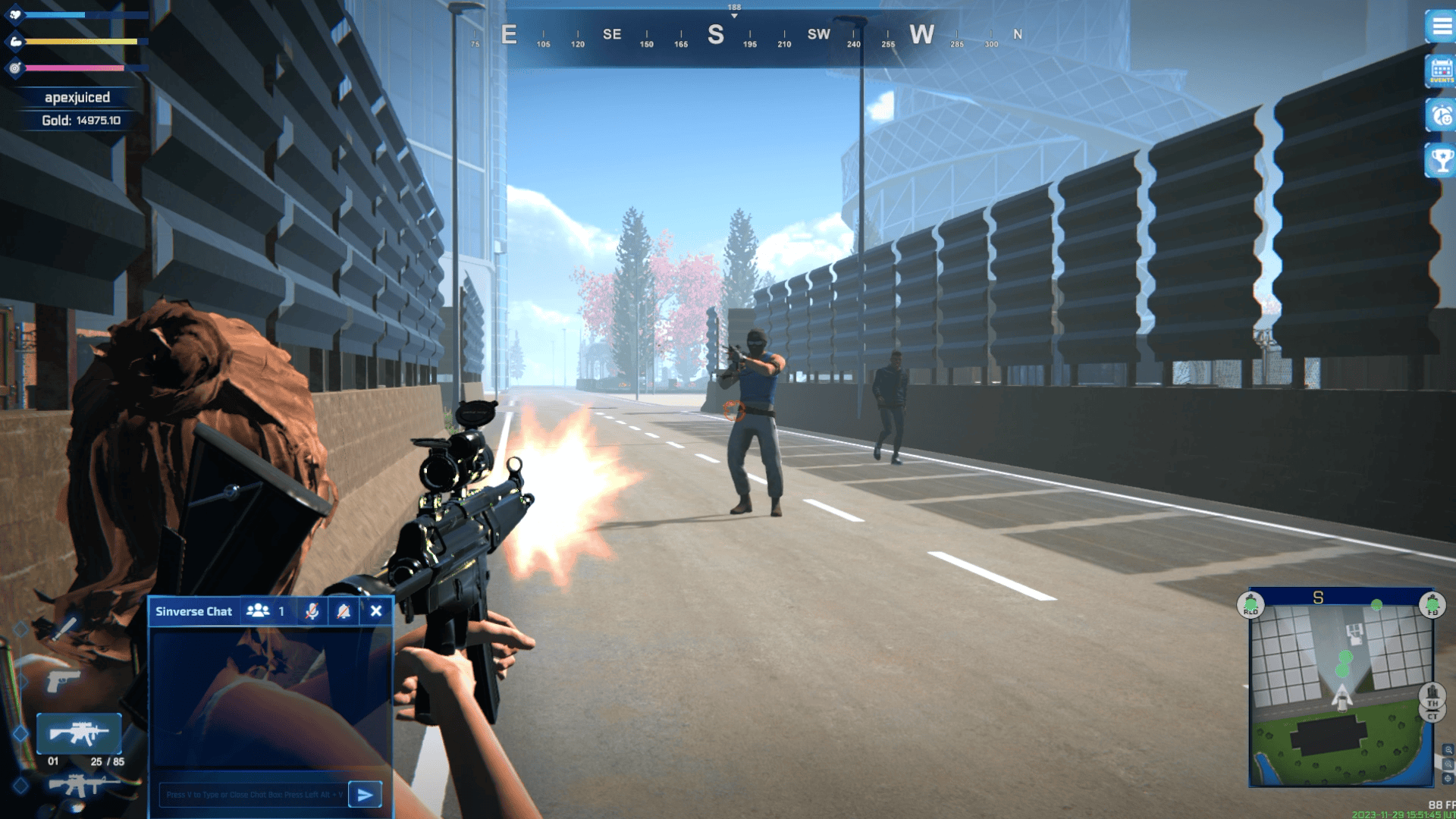Close the Sinverse Chat window

[376, 611]
